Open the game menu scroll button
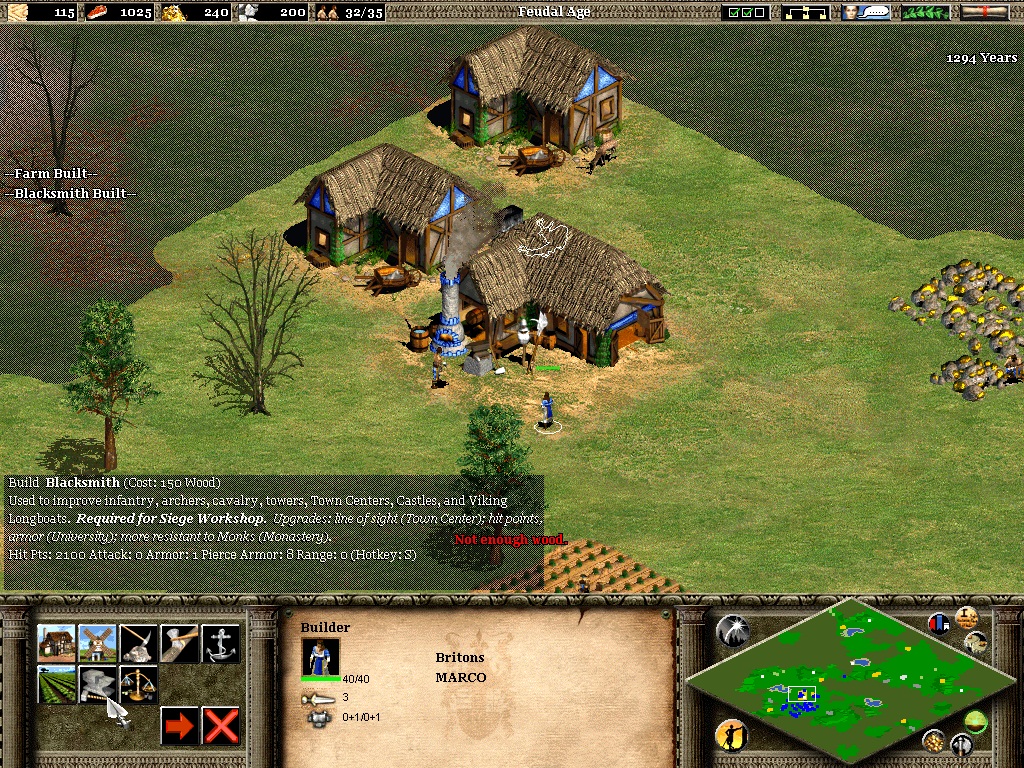The image size is (1024, 768). click(984, 12)
